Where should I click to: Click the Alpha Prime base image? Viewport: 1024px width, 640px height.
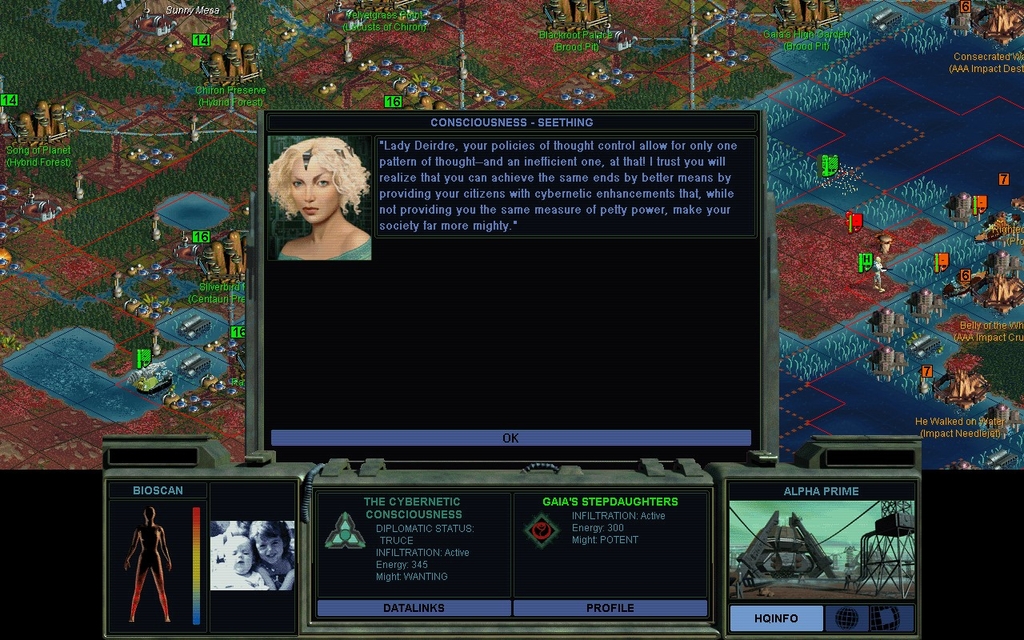click(x=820, y=549)
